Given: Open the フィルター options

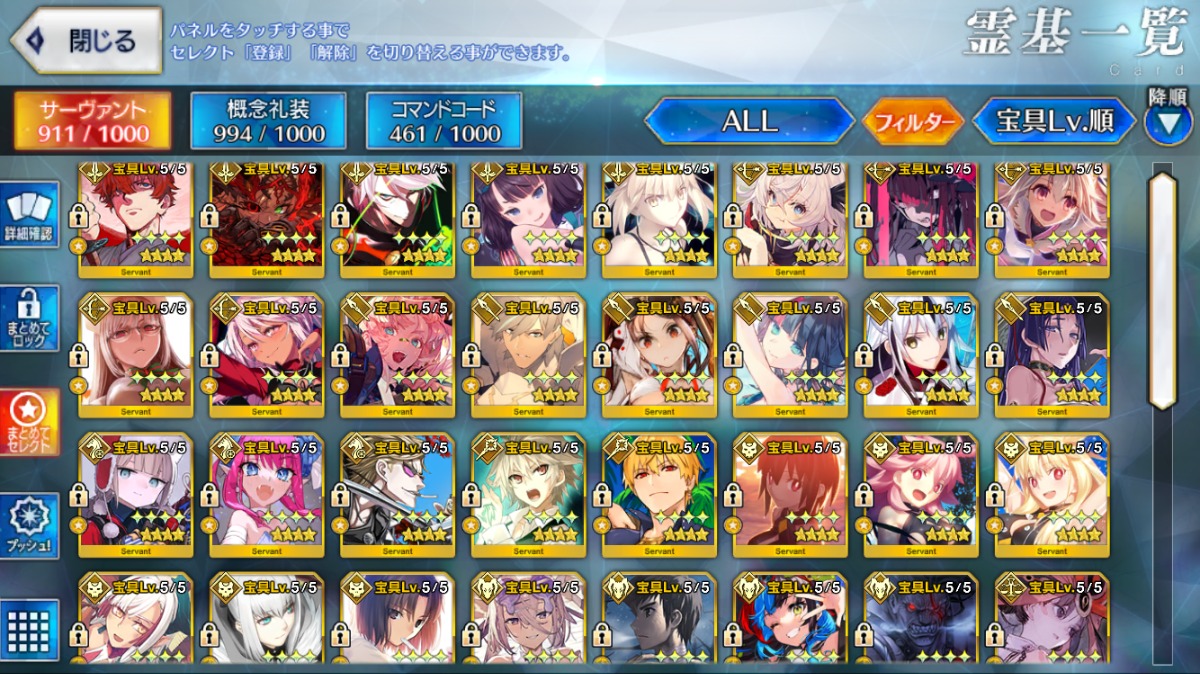Looking at the screenshot, I should 913,123.
